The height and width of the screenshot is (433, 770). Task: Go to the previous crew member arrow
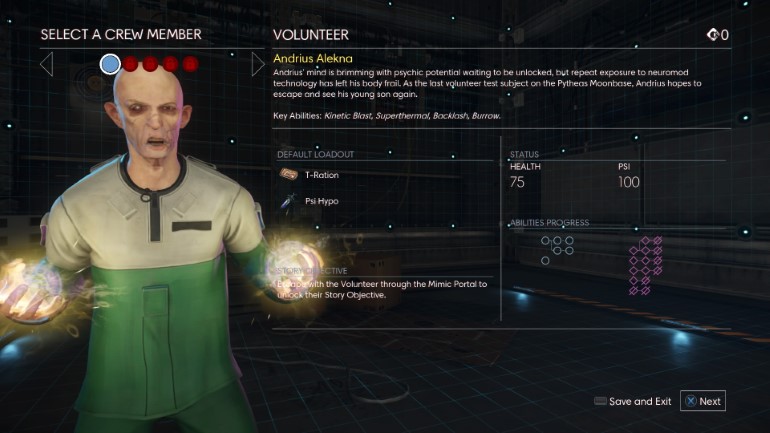pos(46,65)
